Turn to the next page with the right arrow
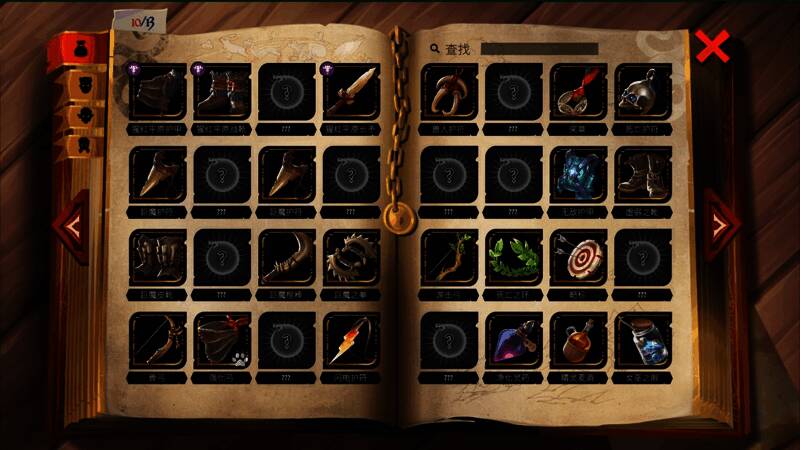Viewport: 800px width, 450px height. pos(721,226)
